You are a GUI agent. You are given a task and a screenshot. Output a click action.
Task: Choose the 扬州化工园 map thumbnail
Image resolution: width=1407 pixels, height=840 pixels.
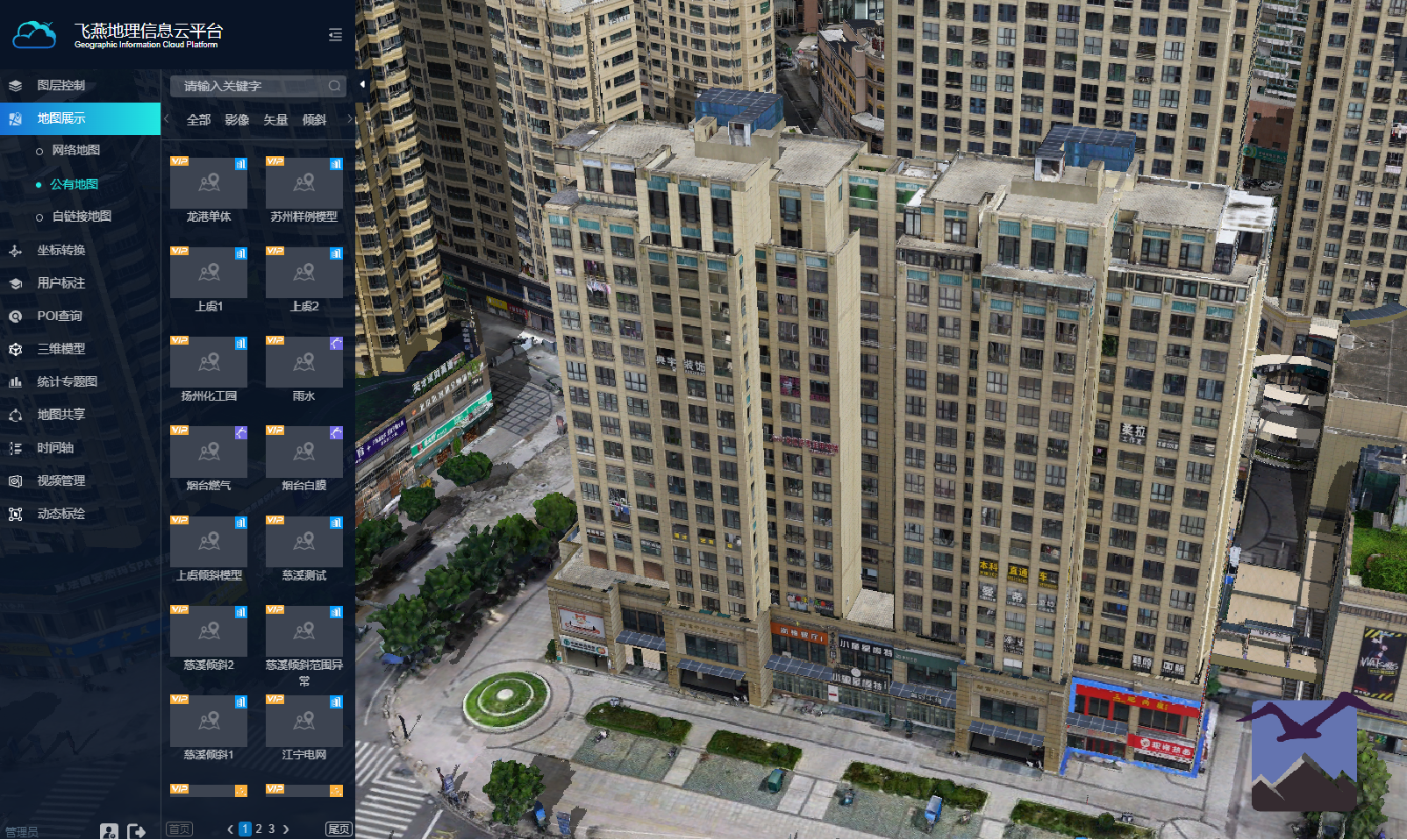(209, 363)
